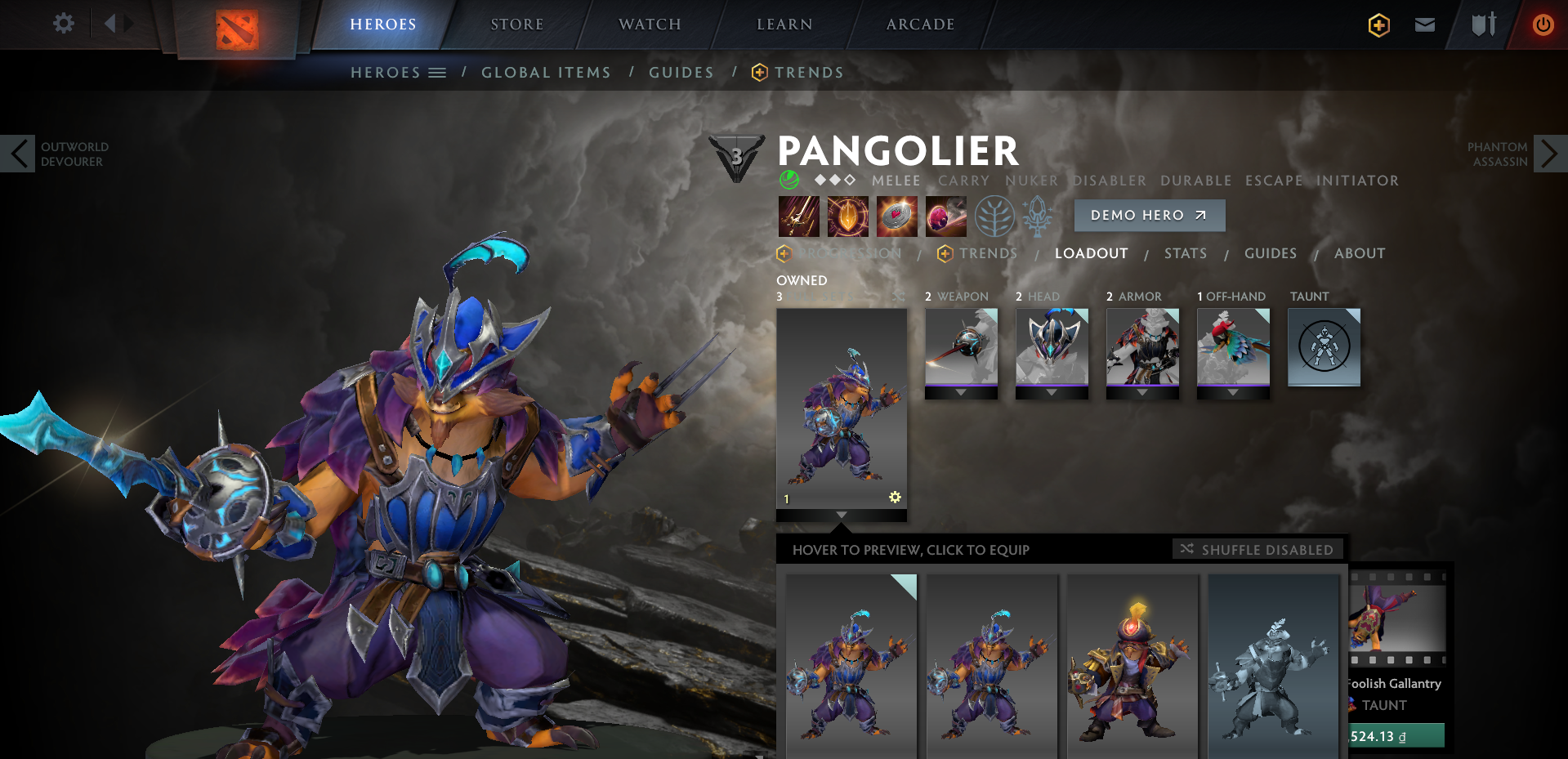Switch to the Stats tab
The width and height of the screenshot is (1568, 759).
(1186, 253)
